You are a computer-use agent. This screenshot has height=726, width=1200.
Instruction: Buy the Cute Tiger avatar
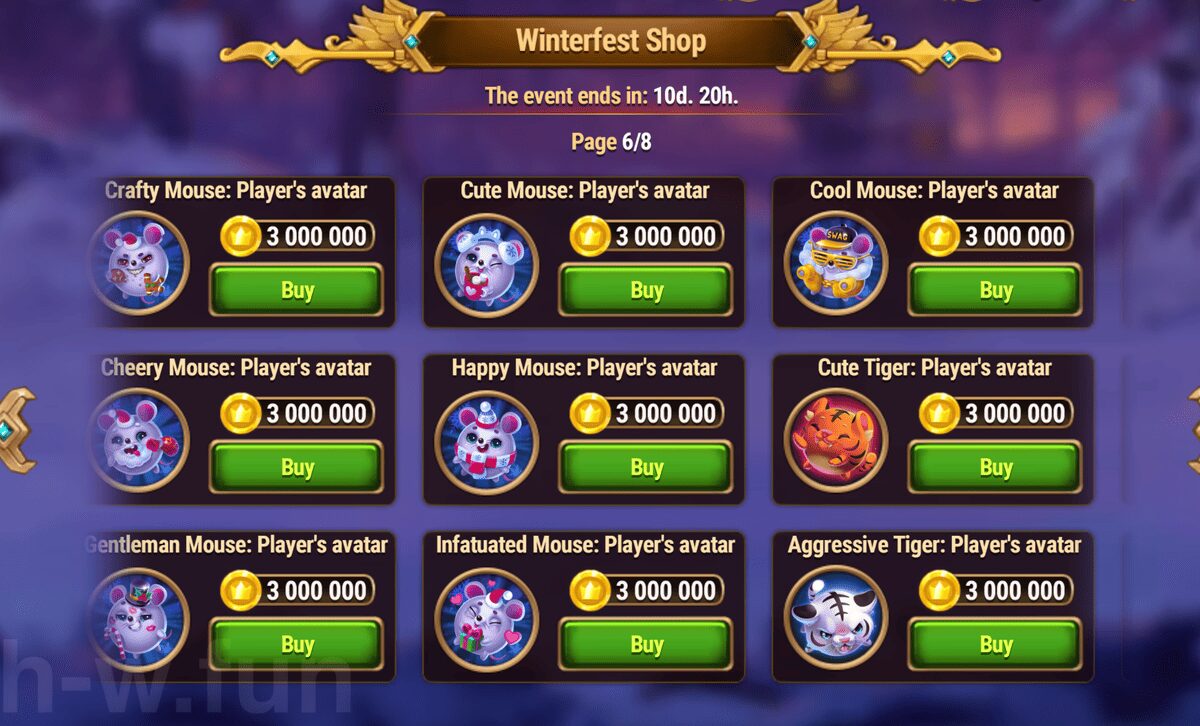point(995,467)
